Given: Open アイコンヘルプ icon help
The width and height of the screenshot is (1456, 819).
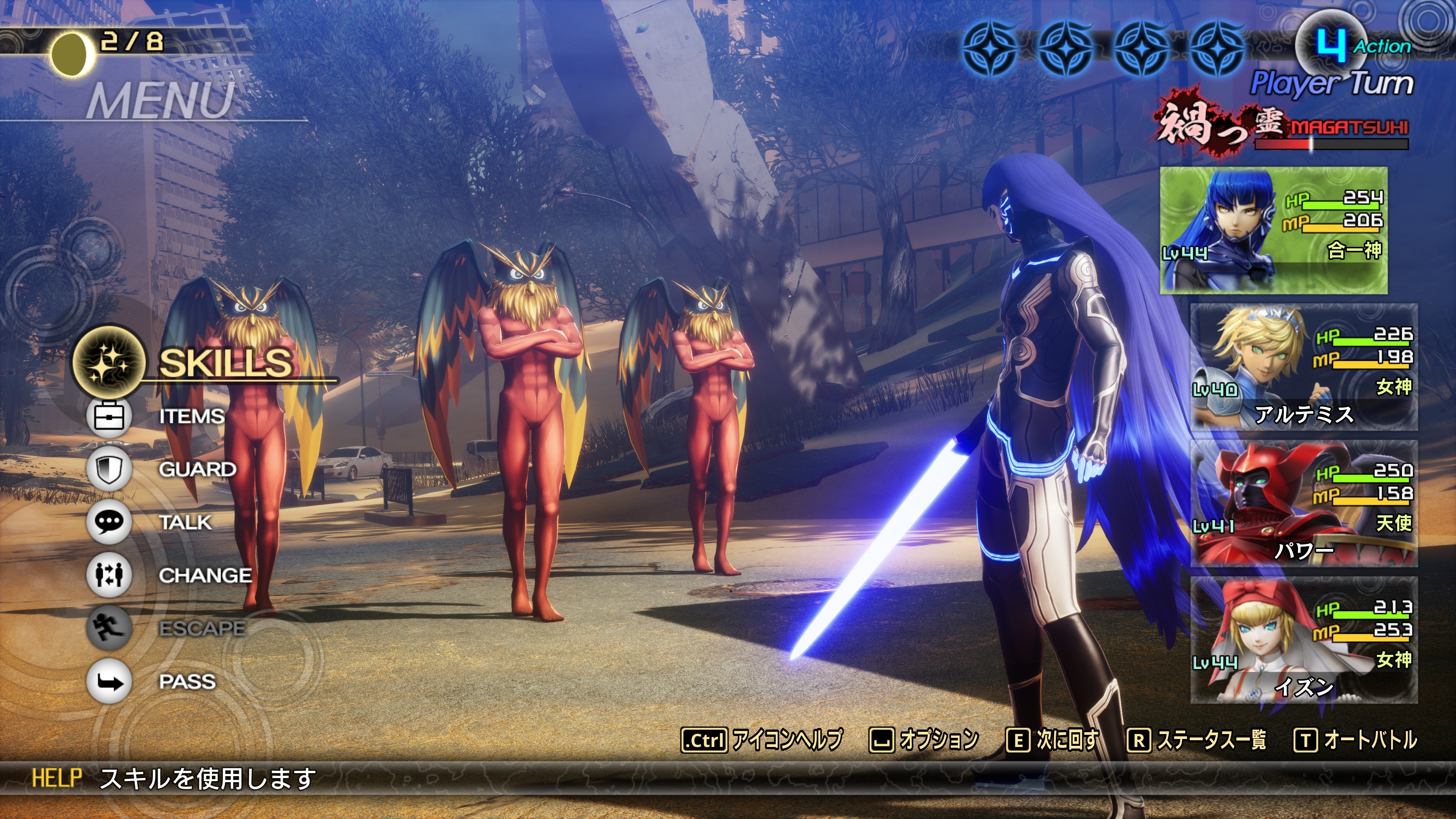Looking at the screenshot, I should pos(763,739).
